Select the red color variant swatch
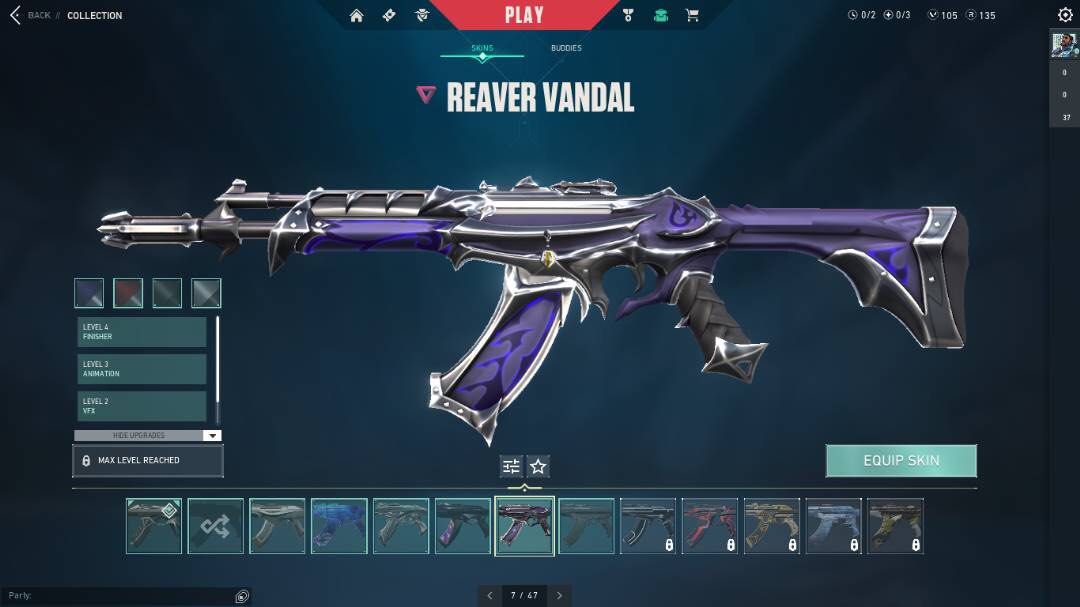This screenshot has height=607, width=1080. (x=128, y=293)
